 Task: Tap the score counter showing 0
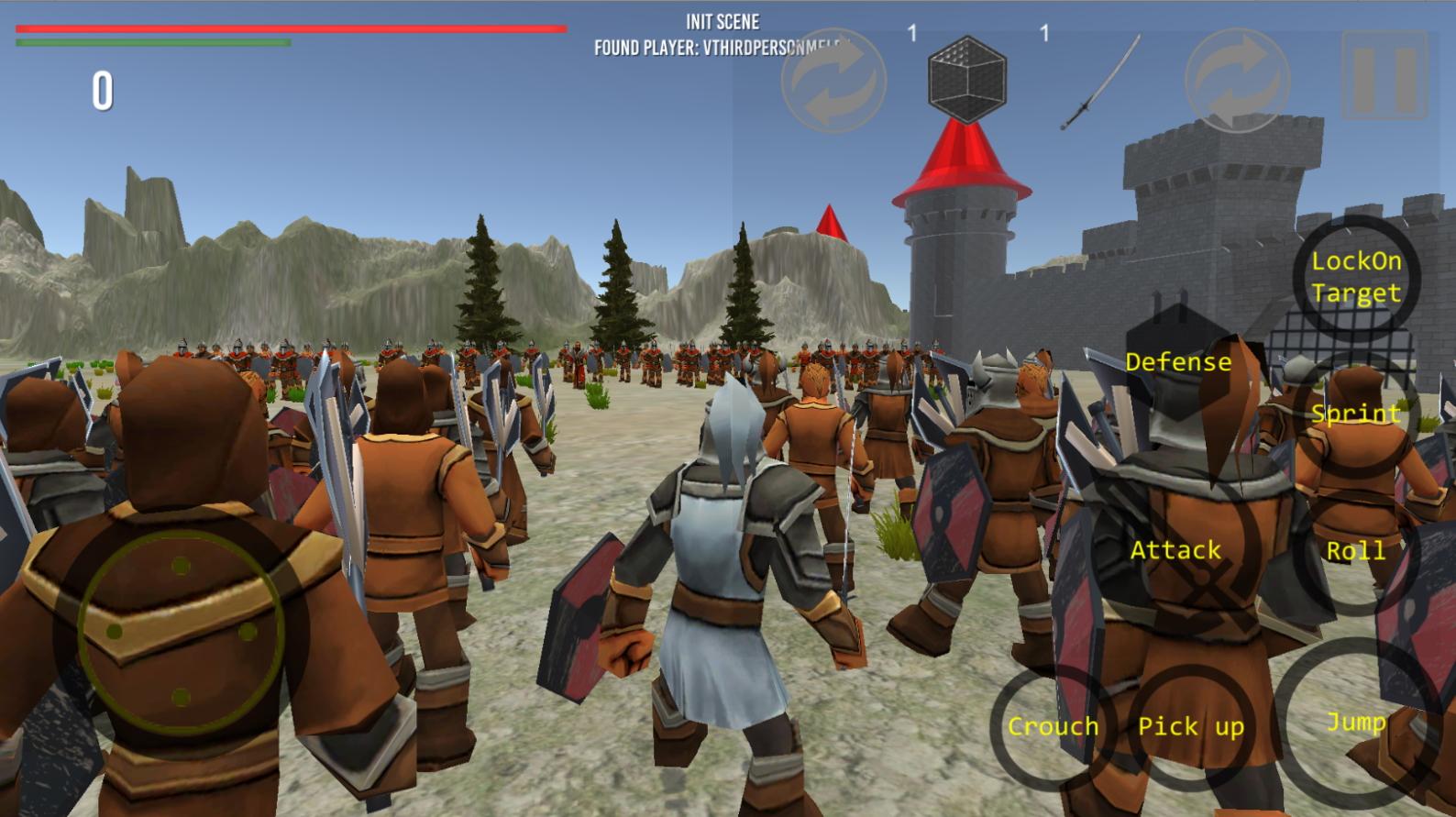point(104,89)
